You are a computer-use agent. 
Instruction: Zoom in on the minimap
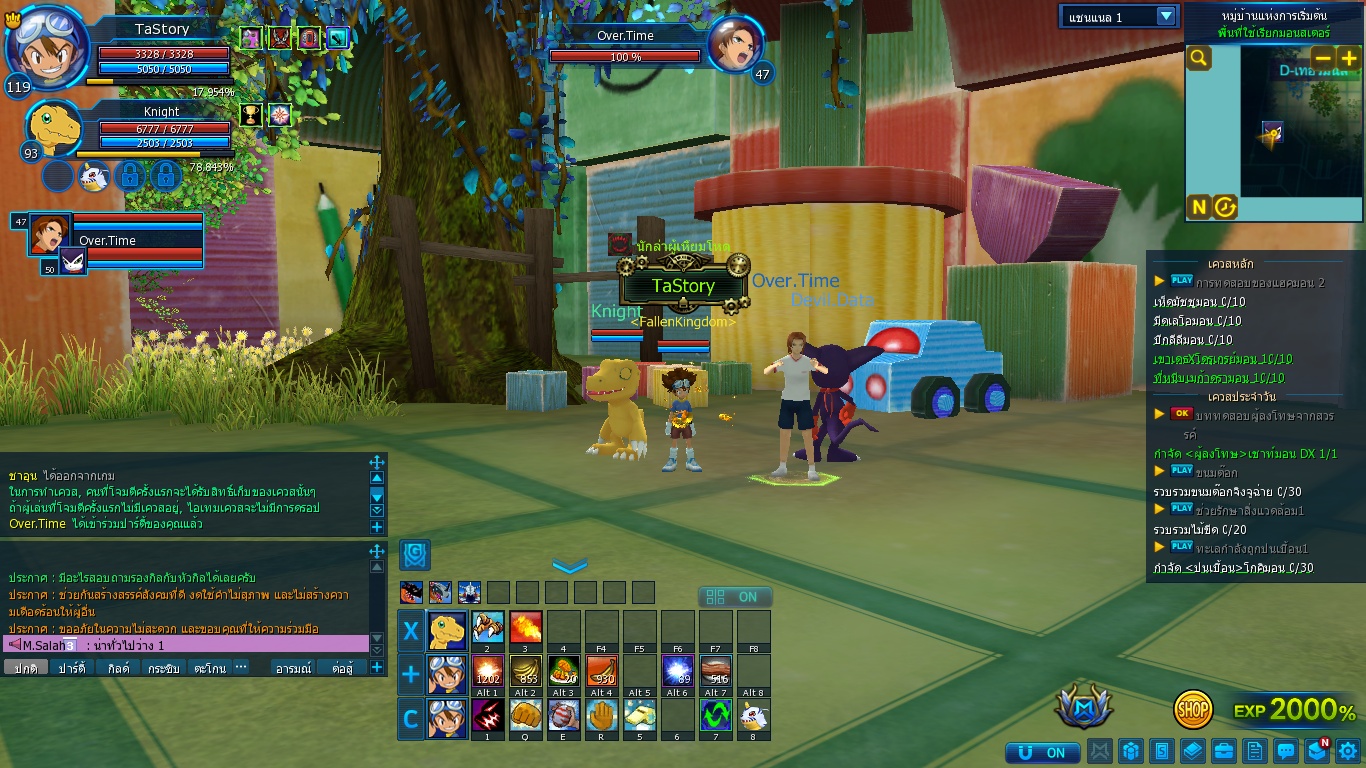pos(1349,58)
